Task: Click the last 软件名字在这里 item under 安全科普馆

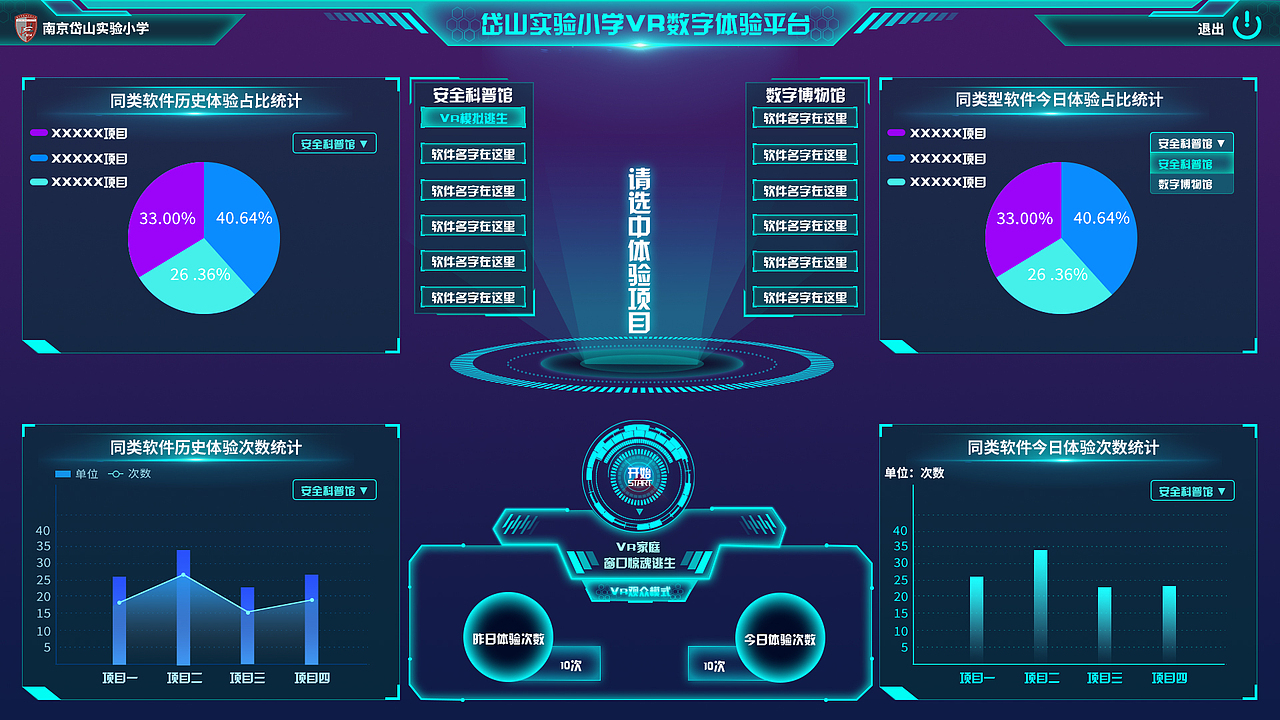Action: pyautogui.click(x=474, y=297)
